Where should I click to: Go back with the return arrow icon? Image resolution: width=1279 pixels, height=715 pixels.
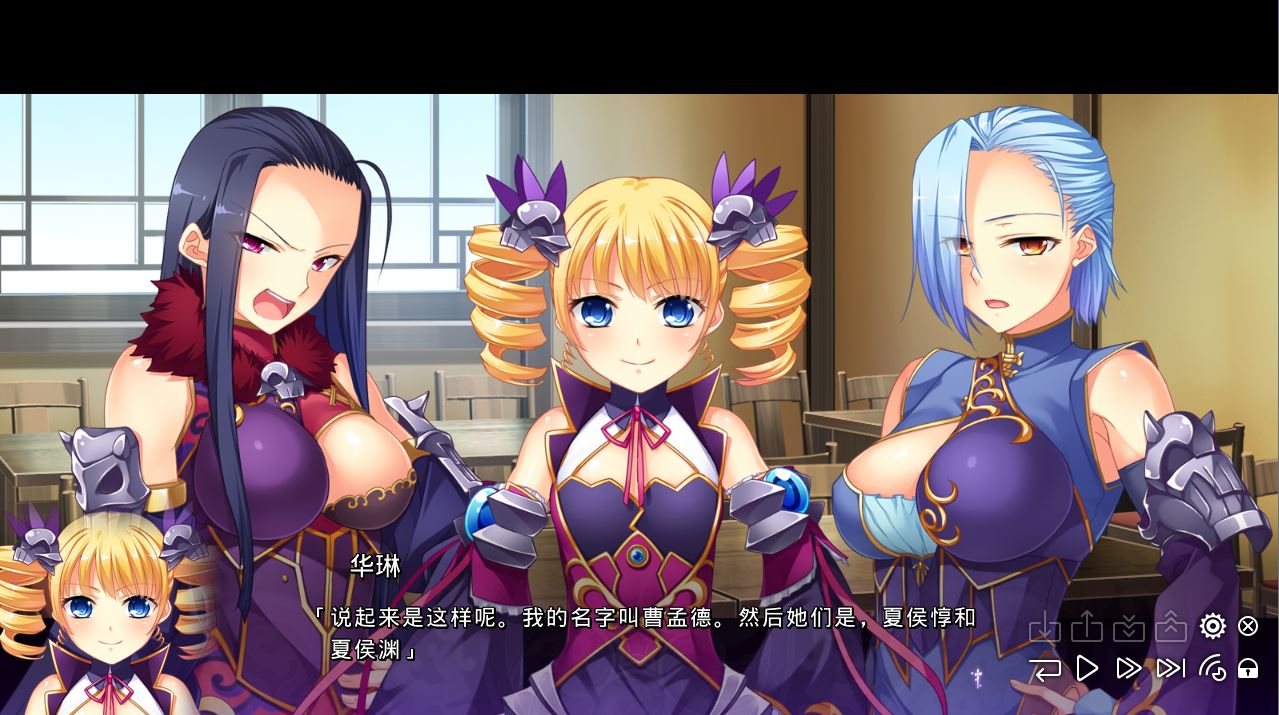1045,669
